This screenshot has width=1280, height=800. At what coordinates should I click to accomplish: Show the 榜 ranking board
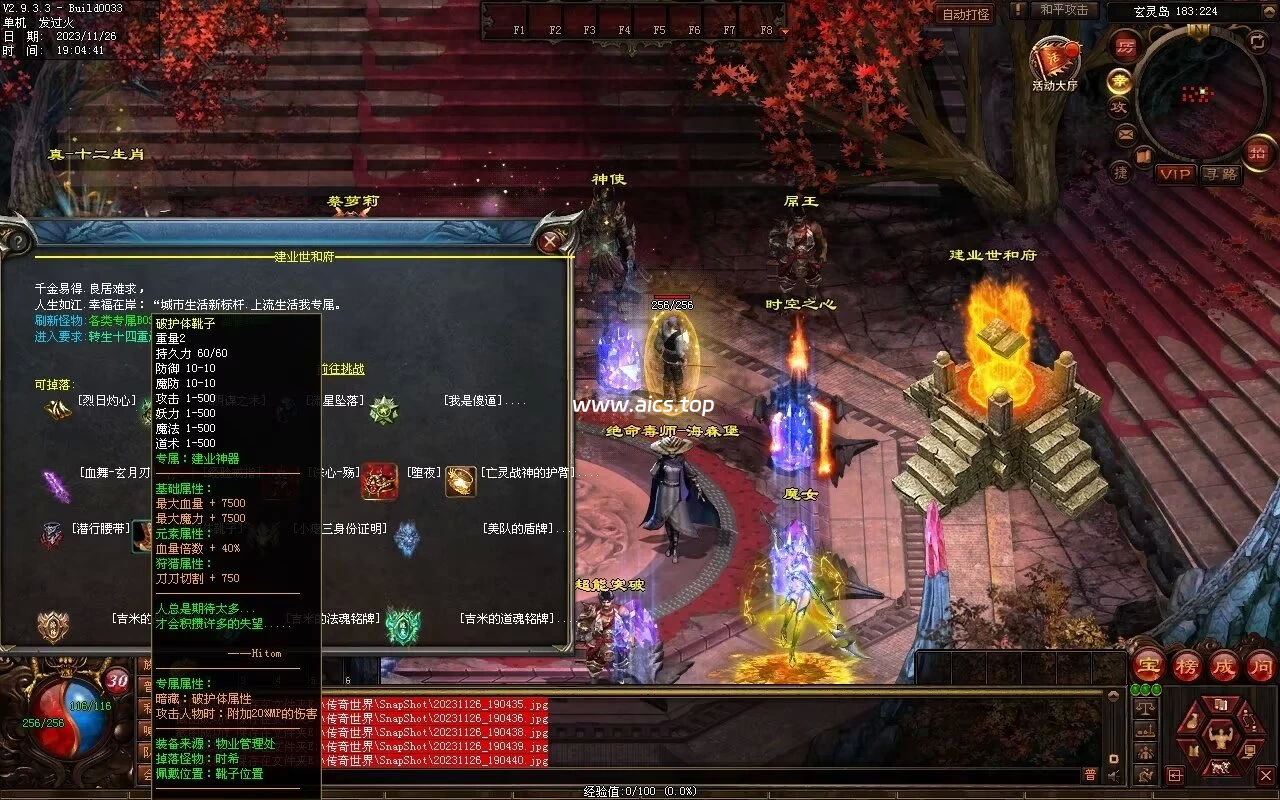click(1187, 665)
